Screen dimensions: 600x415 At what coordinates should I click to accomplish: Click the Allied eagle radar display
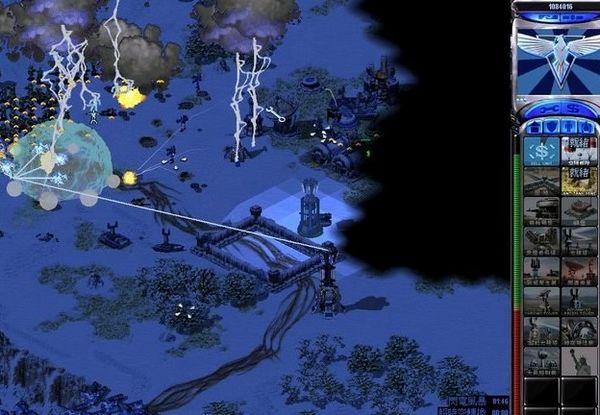[x=555, y=53]
